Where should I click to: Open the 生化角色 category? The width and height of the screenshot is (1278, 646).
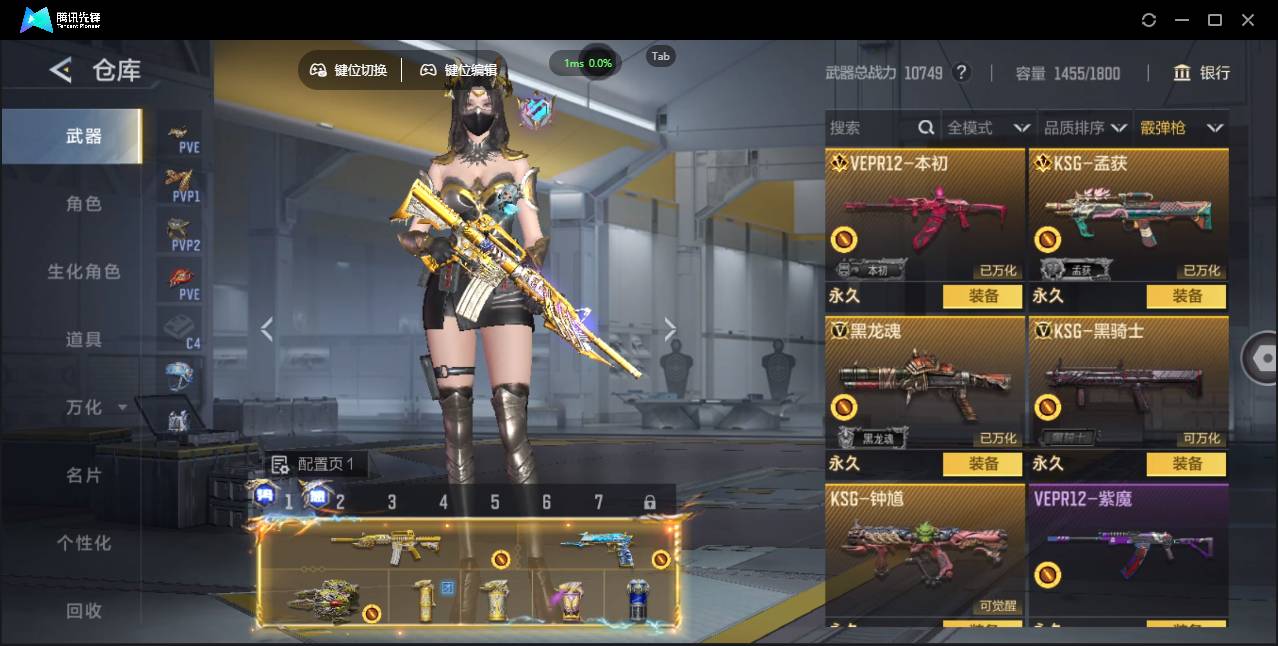coord(84,272)
